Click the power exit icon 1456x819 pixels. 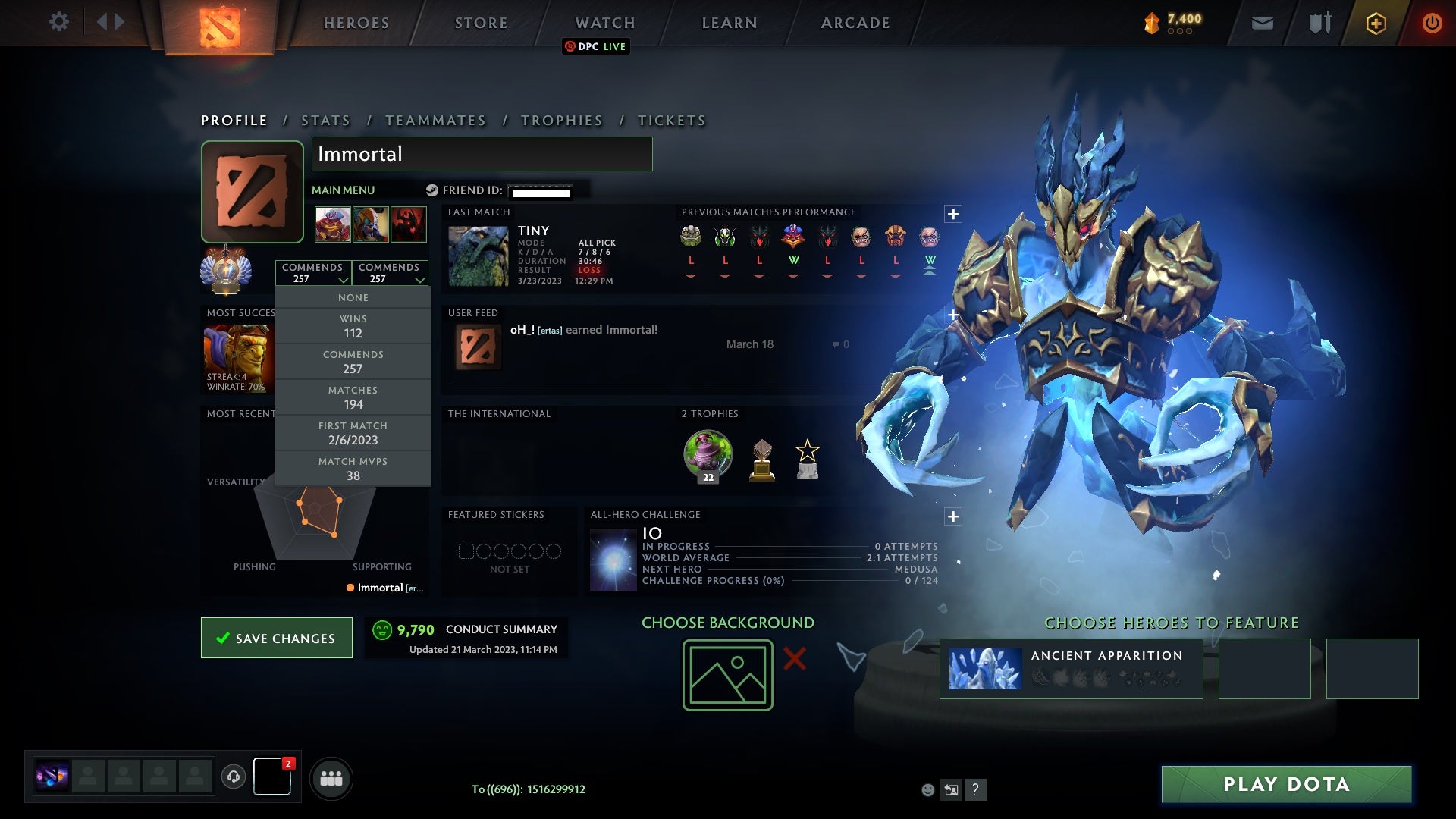[1432, 22]
